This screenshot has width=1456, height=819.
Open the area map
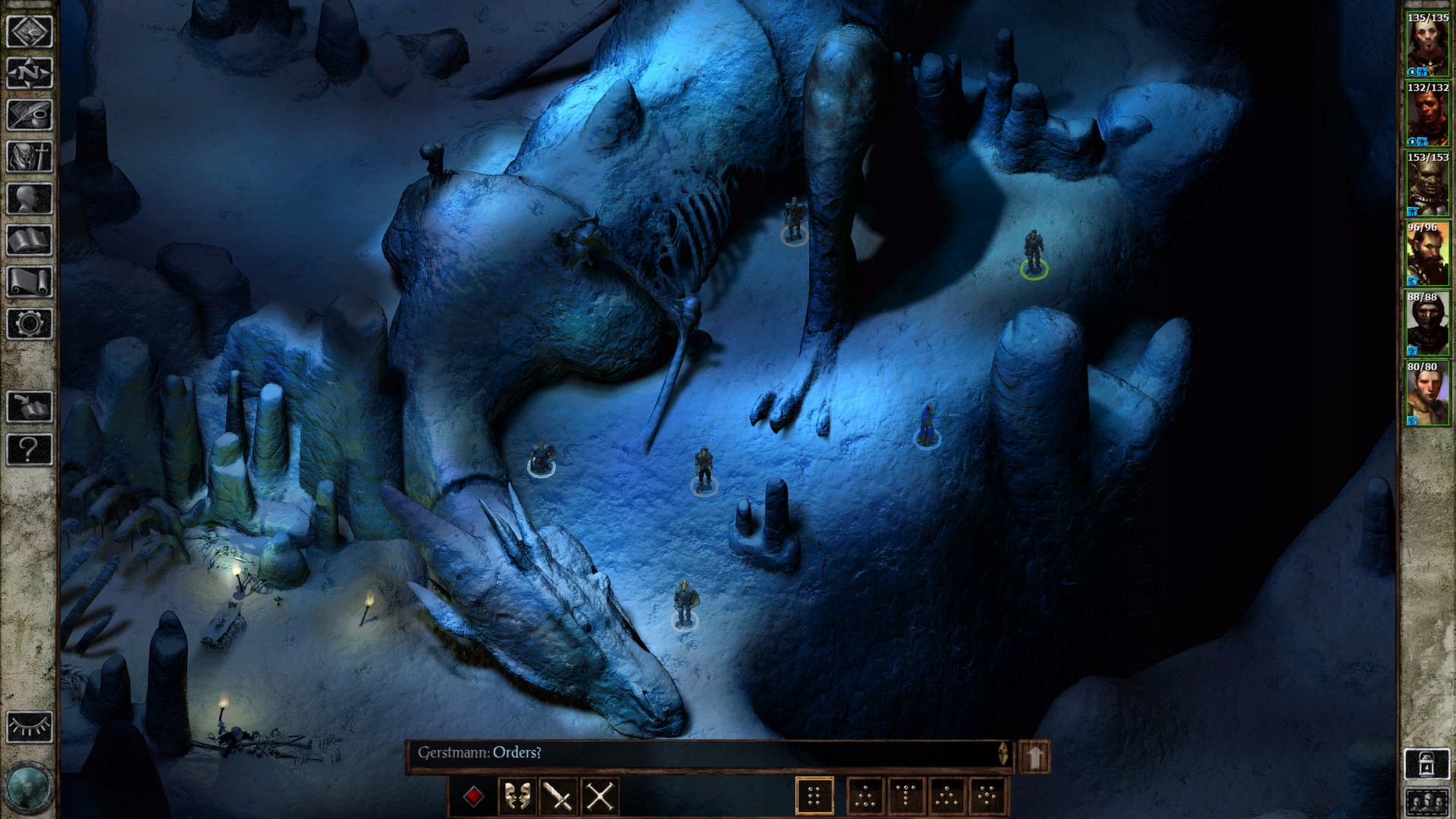30,30
